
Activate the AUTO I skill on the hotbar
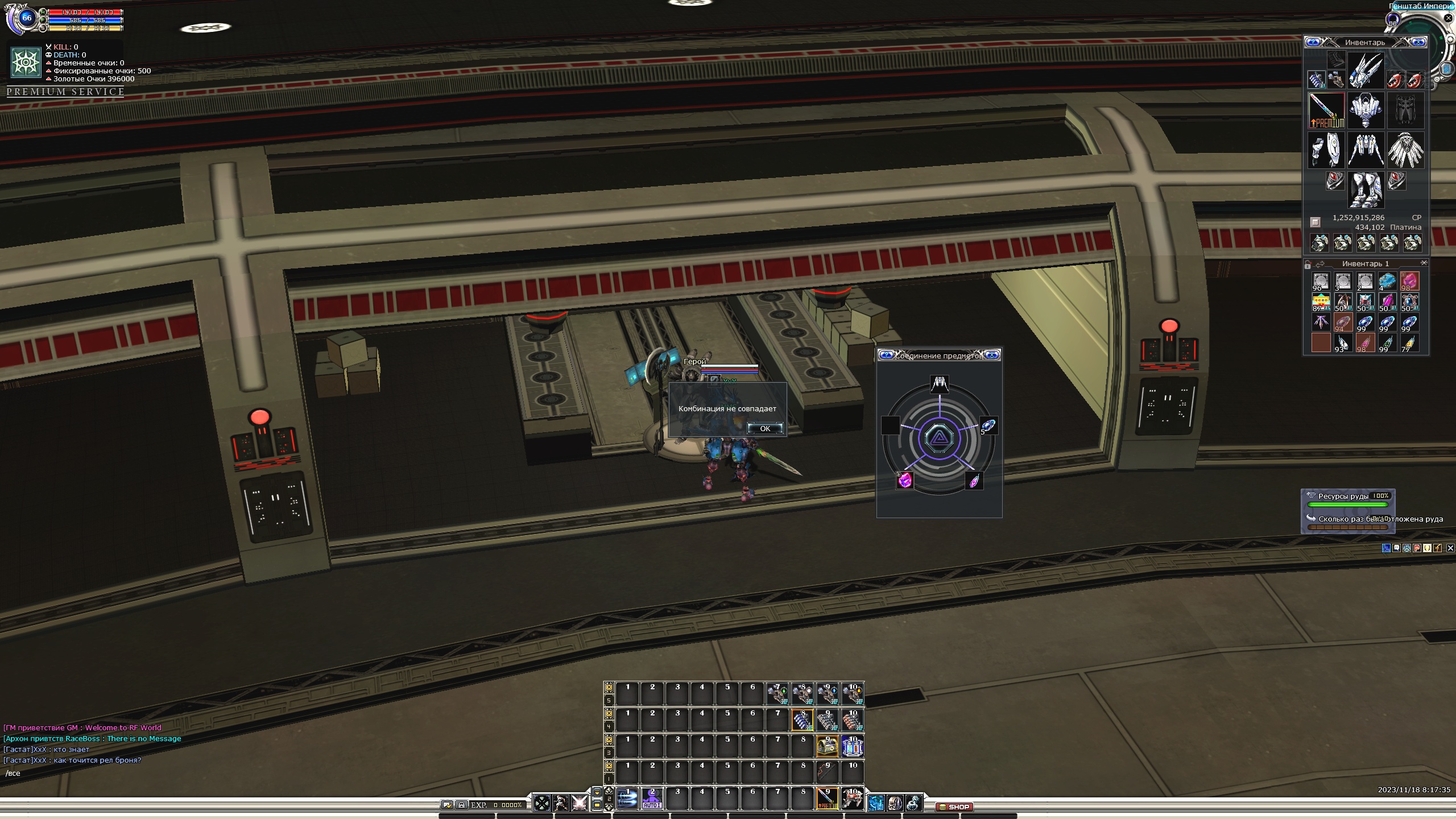(x=652, y=799)
